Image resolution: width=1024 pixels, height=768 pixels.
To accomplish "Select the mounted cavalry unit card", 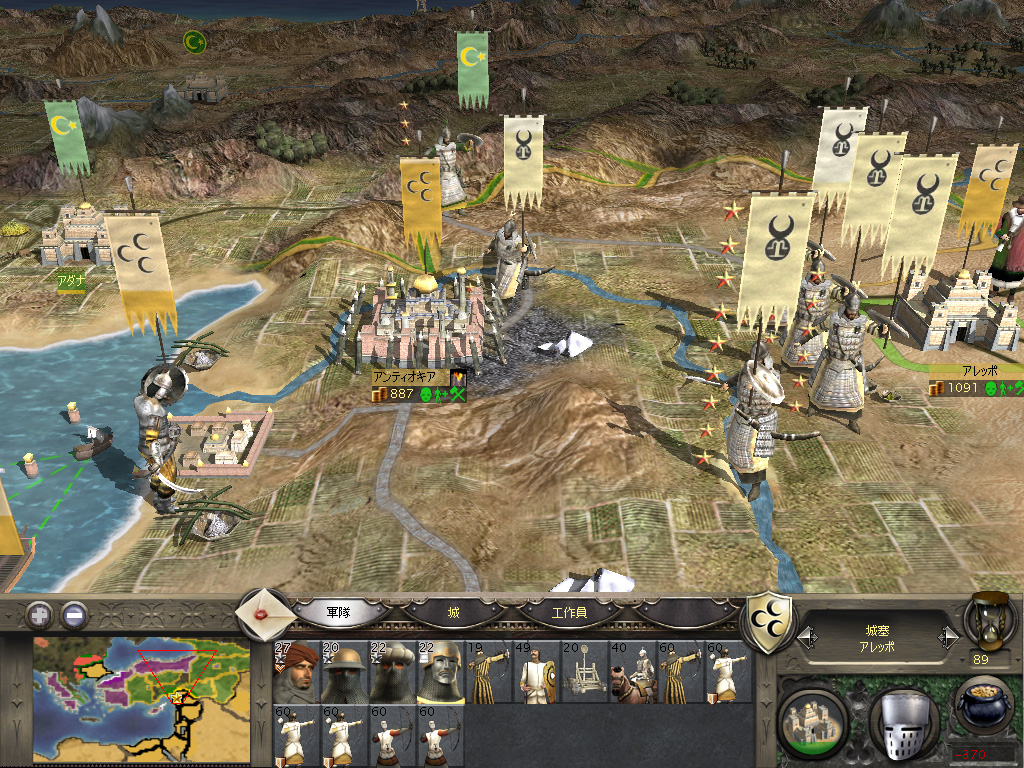I will [x=632, y=671].
